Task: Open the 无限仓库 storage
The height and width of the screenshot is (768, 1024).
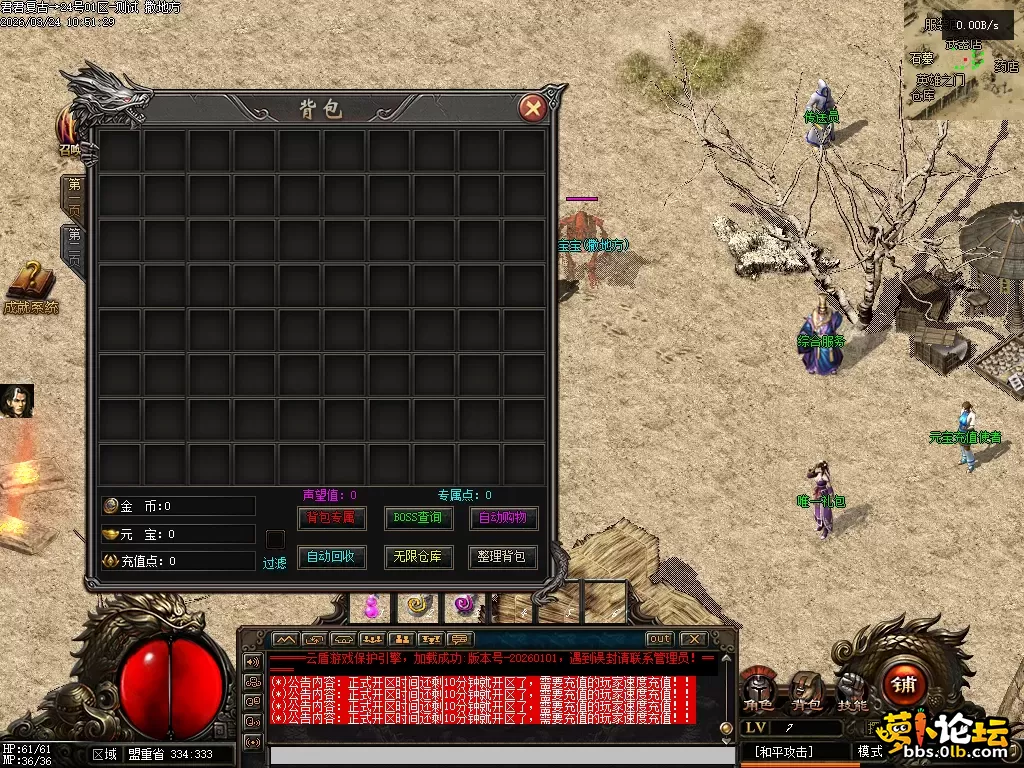Action: [x=418, y=556]
